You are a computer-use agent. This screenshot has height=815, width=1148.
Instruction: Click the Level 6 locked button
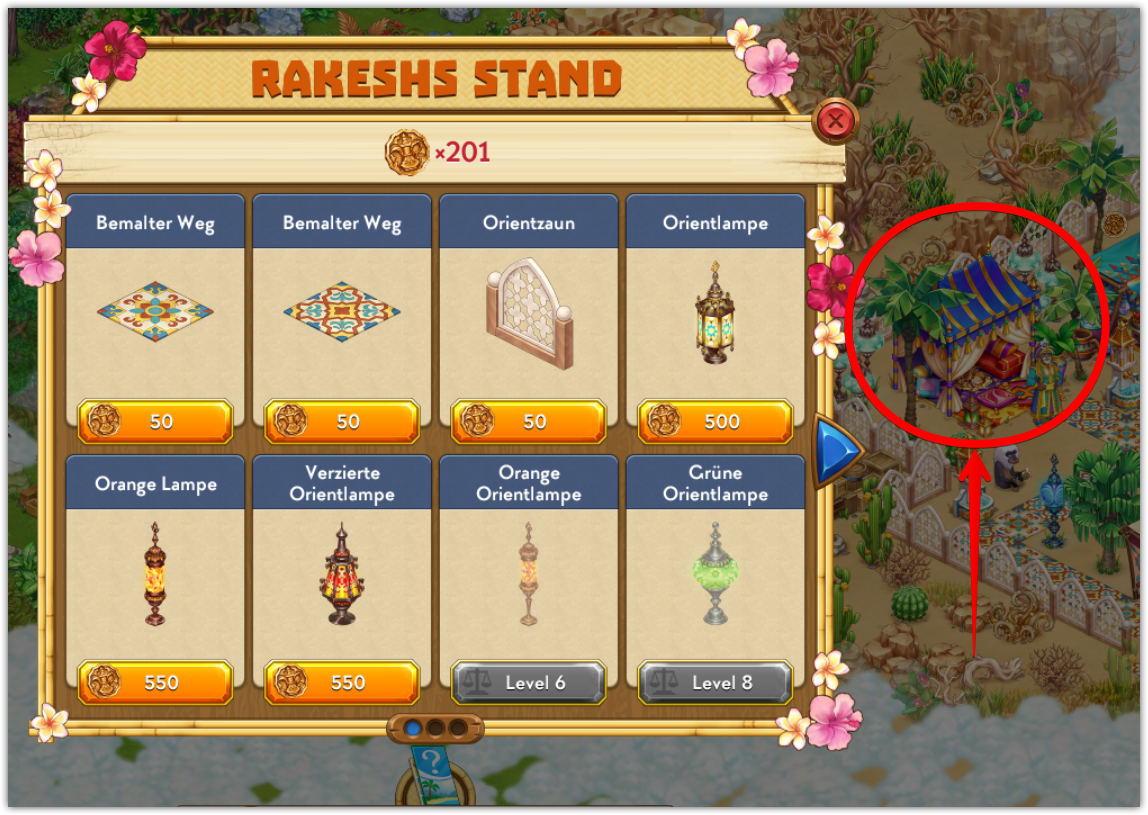click(x=529, y=683)
